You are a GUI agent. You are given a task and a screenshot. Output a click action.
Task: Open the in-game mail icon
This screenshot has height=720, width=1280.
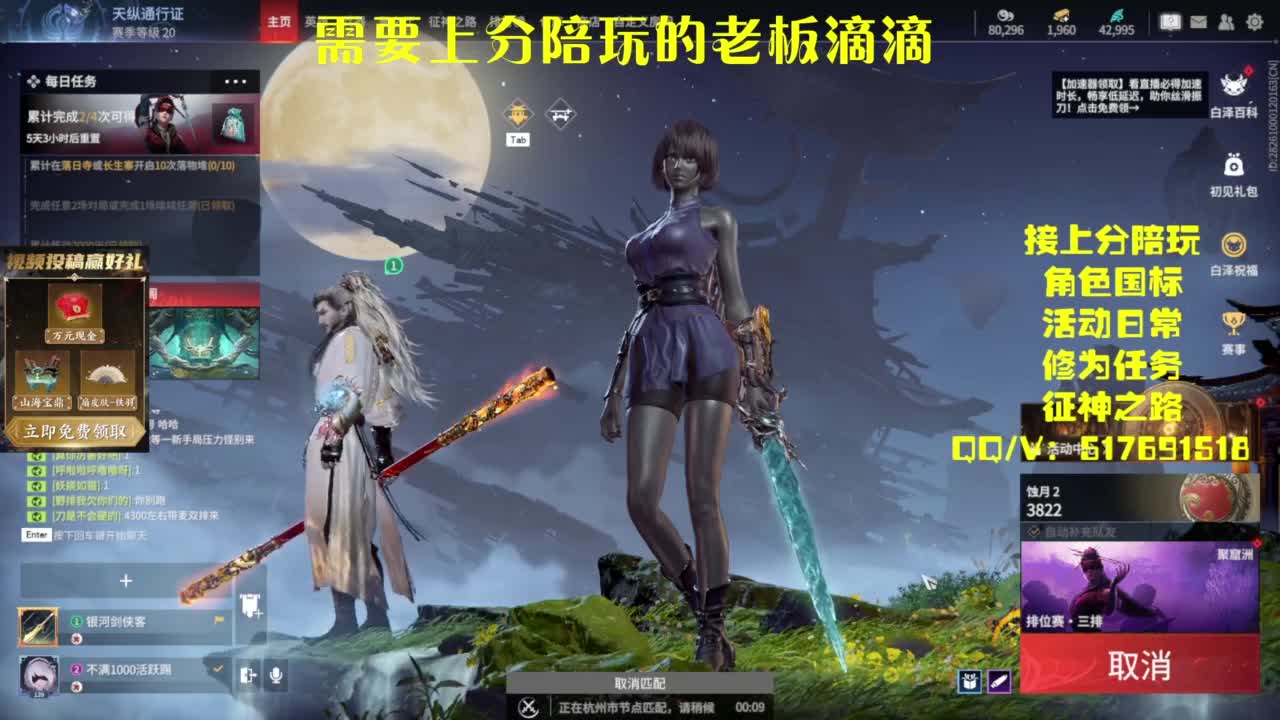click(1198, 21)
